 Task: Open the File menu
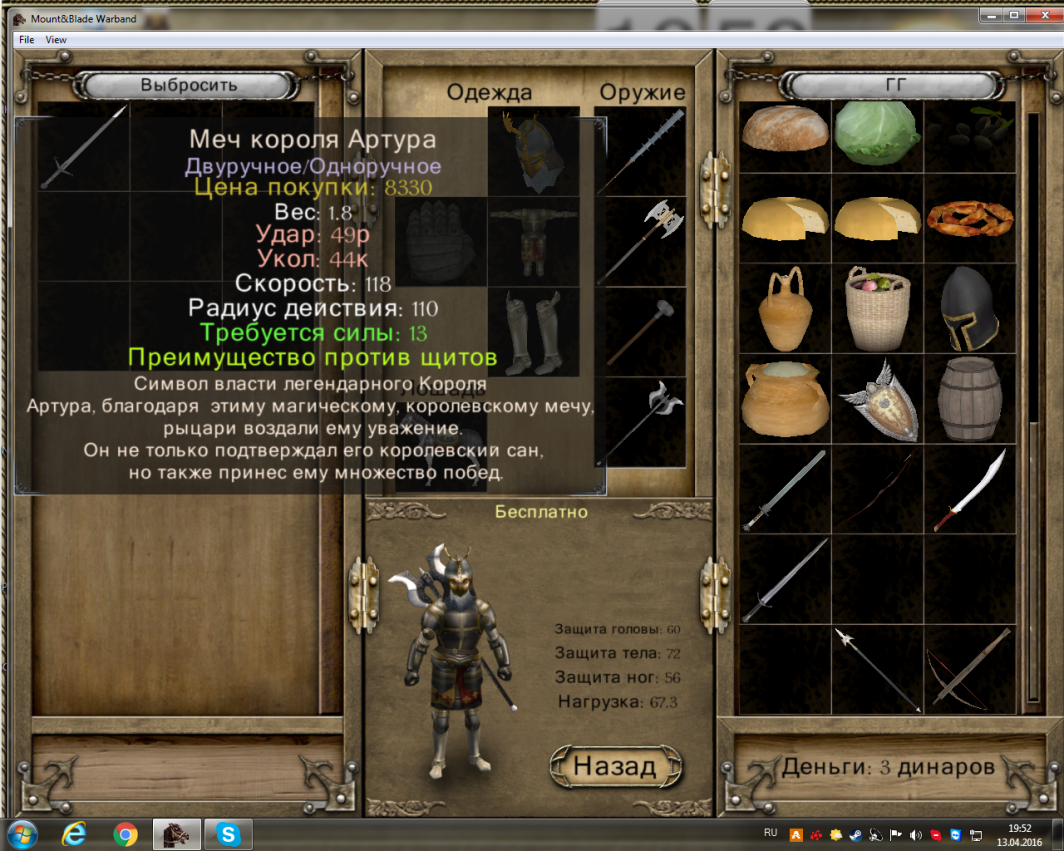pyautogui.click(x=26, y=39)
